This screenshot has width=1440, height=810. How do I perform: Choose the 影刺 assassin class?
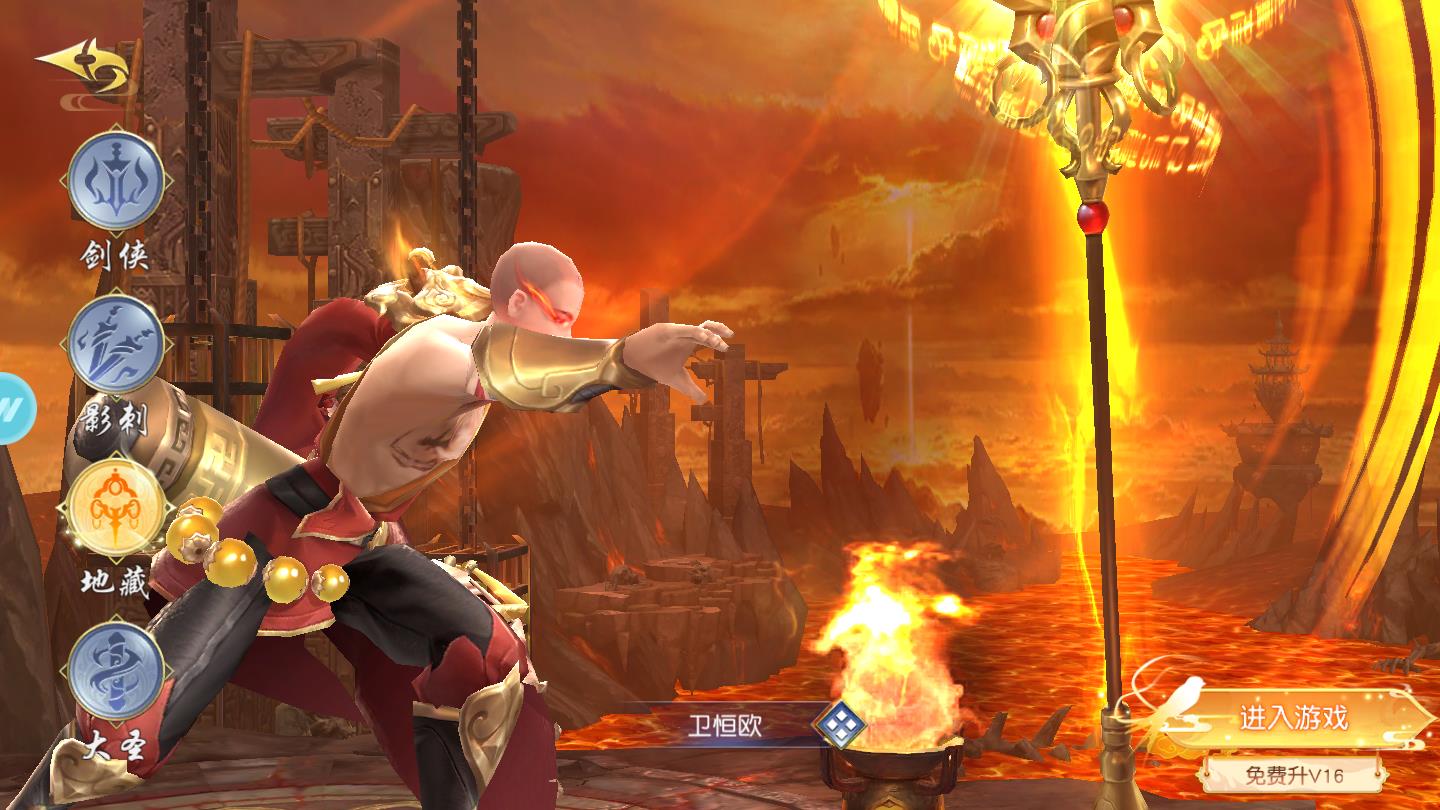(x=116, y=346)
